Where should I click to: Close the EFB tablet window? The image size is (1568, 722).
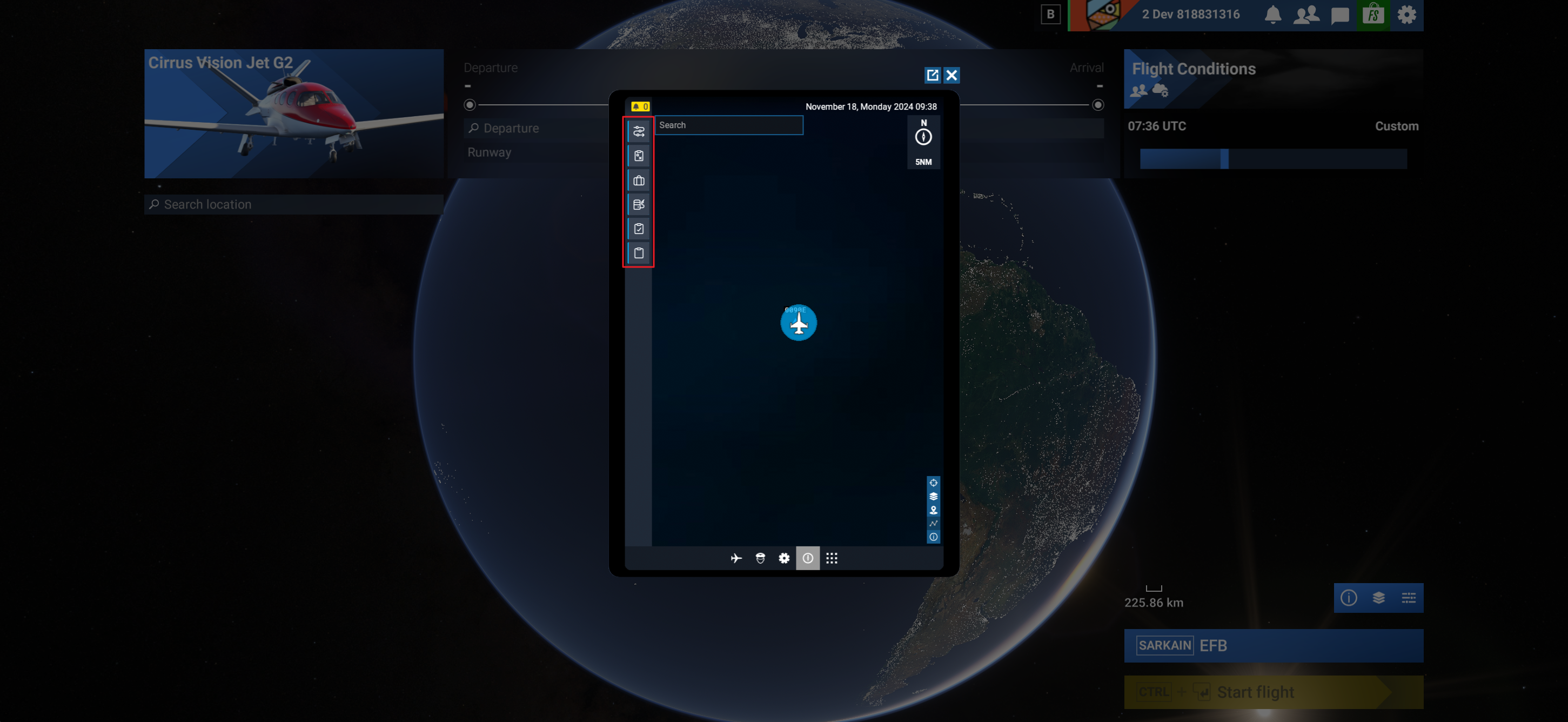pyautogui.click(x=951, y=75)
